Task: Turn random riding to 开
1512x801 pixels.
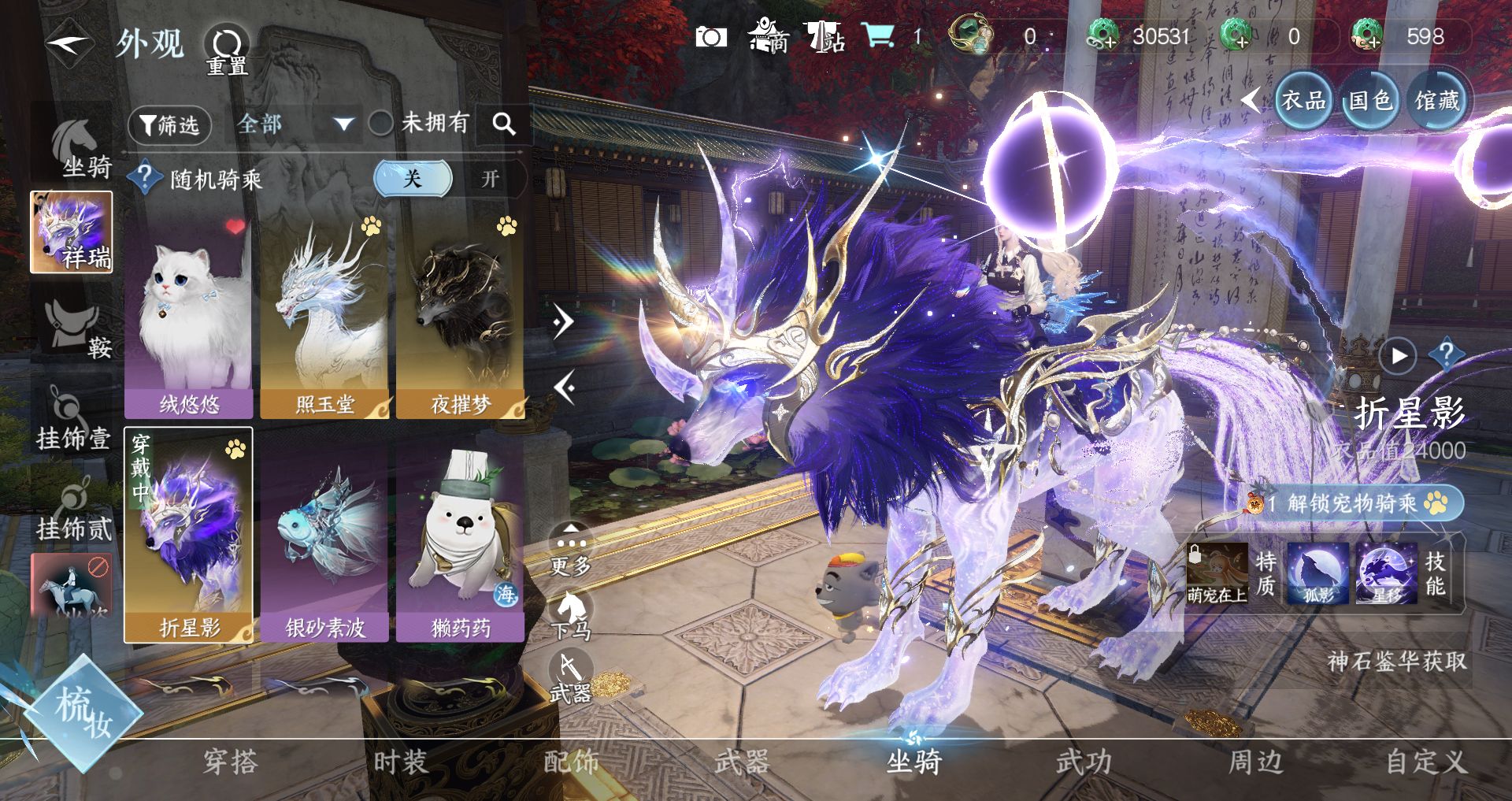Action: 490,179
